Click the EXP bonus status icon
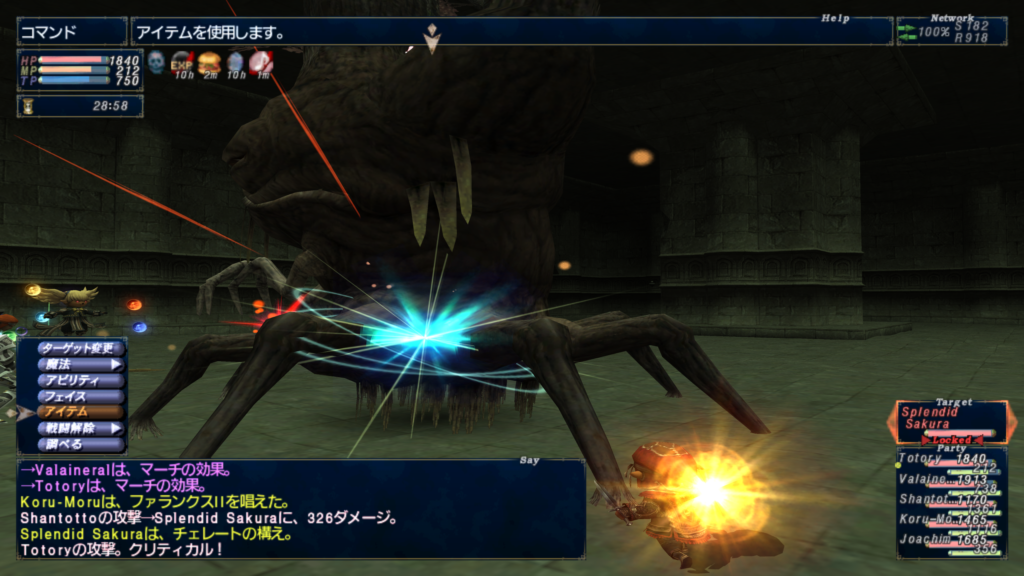This screenshot has height=576, width=1024. (183, 63)
